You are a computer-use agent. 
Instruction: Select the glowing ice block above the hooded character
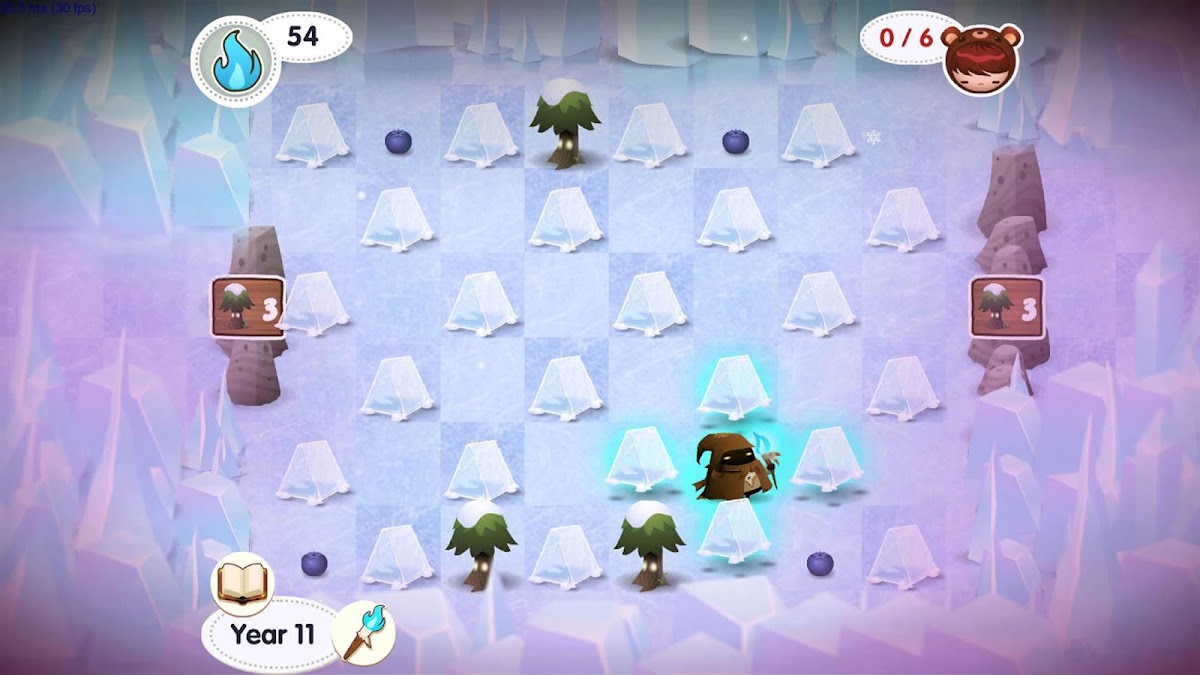coord(733,386)
